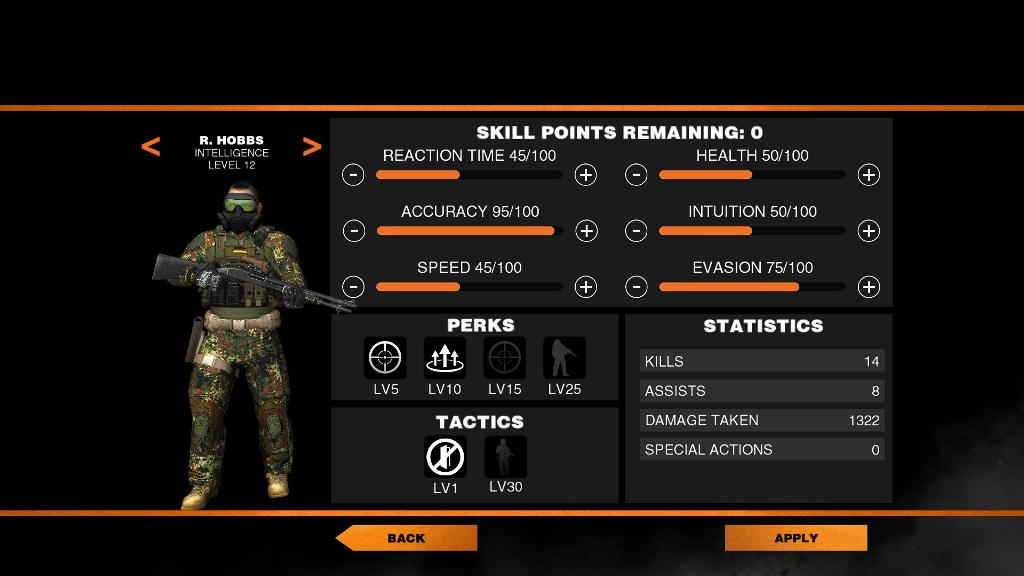Screen dimensions: 1024x576
Task: Decrease Health with the minus button
Action: tap(636, 175)
